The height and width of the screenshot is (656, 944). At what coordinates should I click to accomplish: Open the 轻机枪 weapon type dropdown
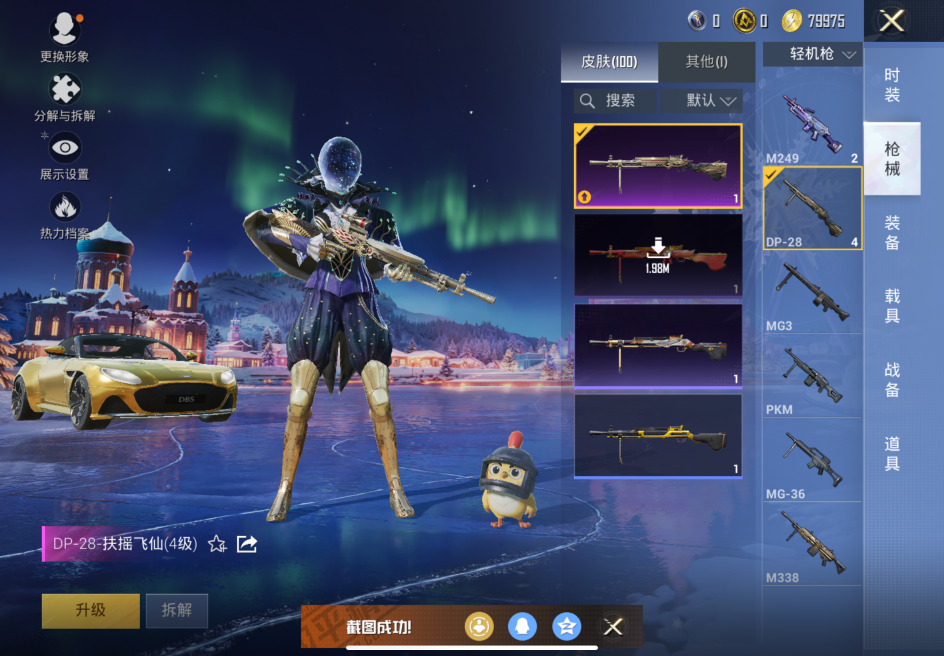[813, 54]
